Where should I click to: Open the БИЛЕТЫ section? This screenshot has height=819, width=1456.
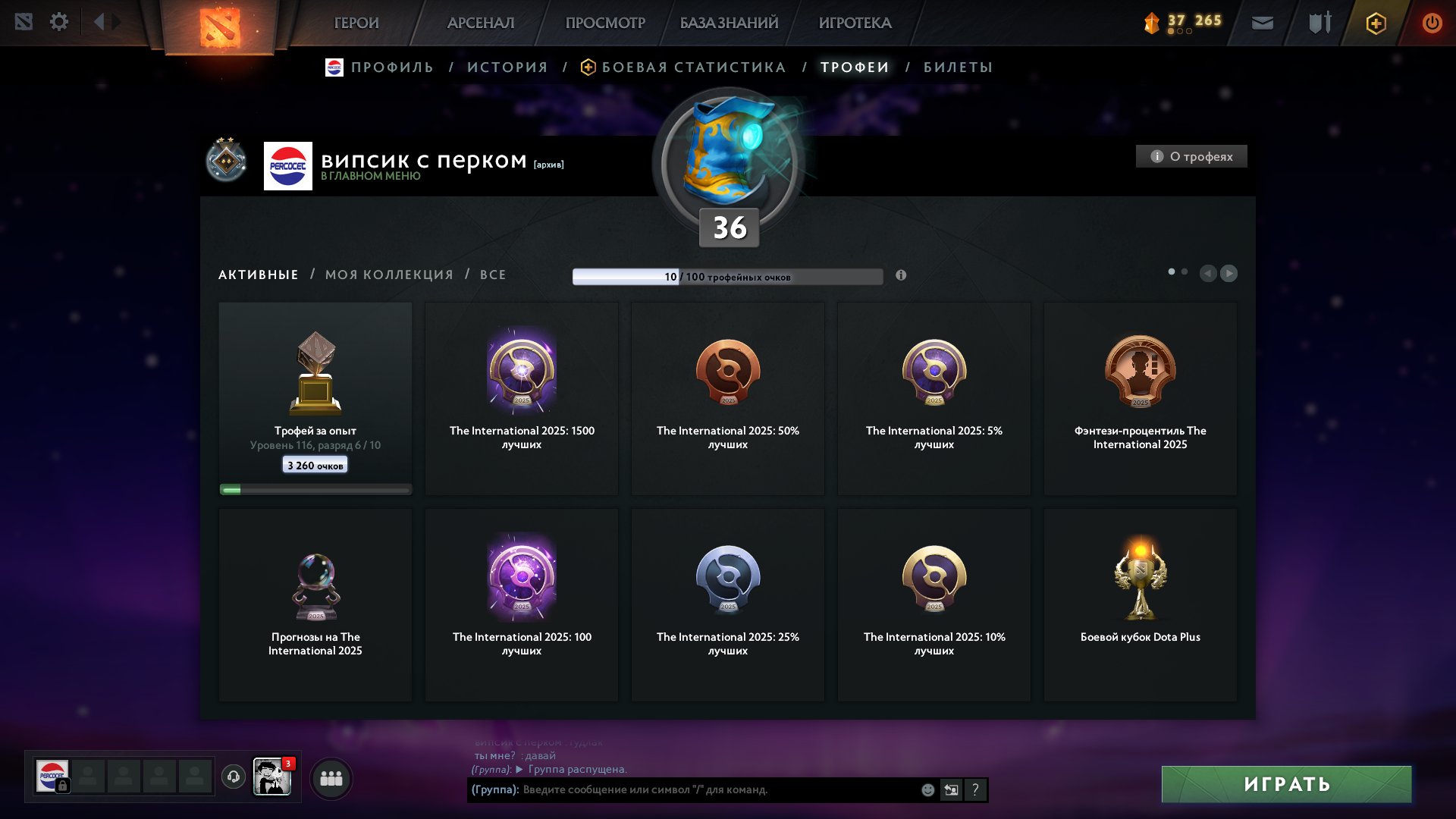957,67
